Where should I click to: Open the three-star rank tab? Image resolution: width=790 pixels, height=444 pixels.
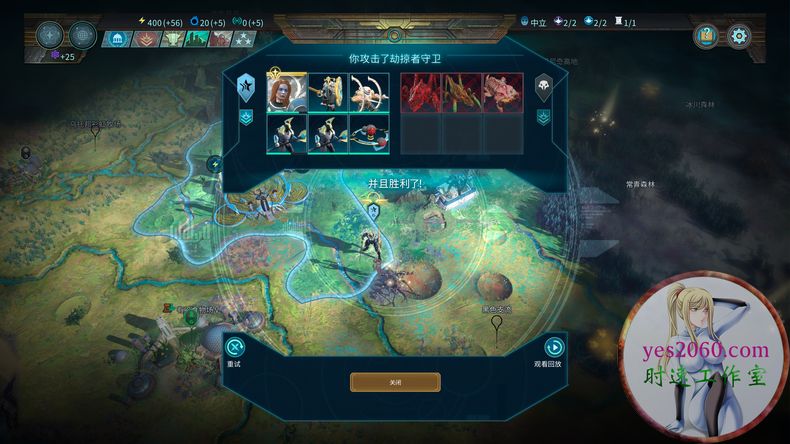[244, 39]
